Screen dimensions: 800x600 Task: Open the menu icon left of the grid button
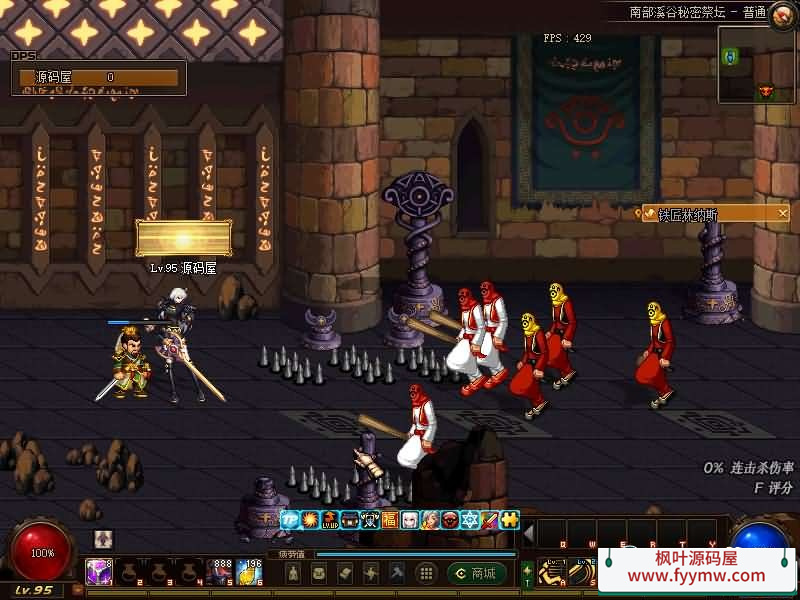[397, 573]
